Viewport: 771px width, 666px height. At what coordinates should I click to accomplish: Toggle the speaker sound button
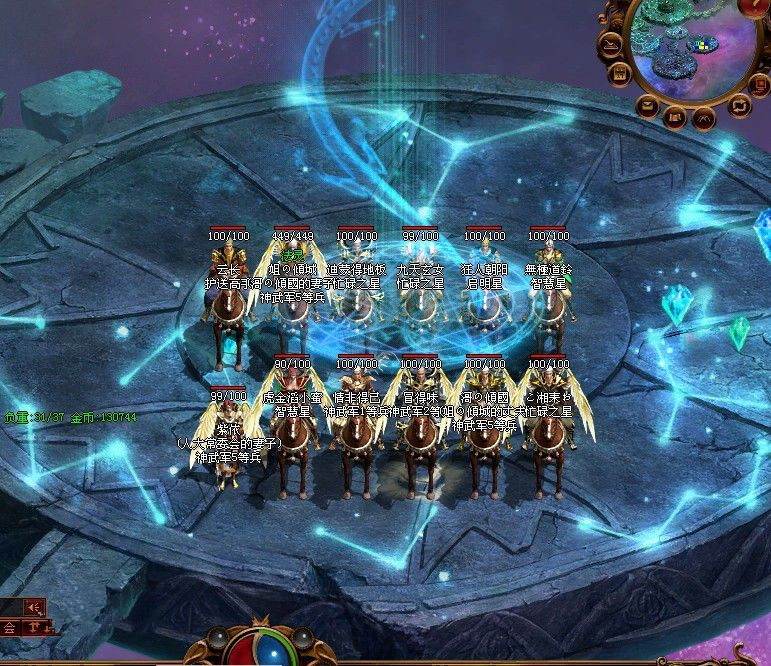[x=36, y=606]
